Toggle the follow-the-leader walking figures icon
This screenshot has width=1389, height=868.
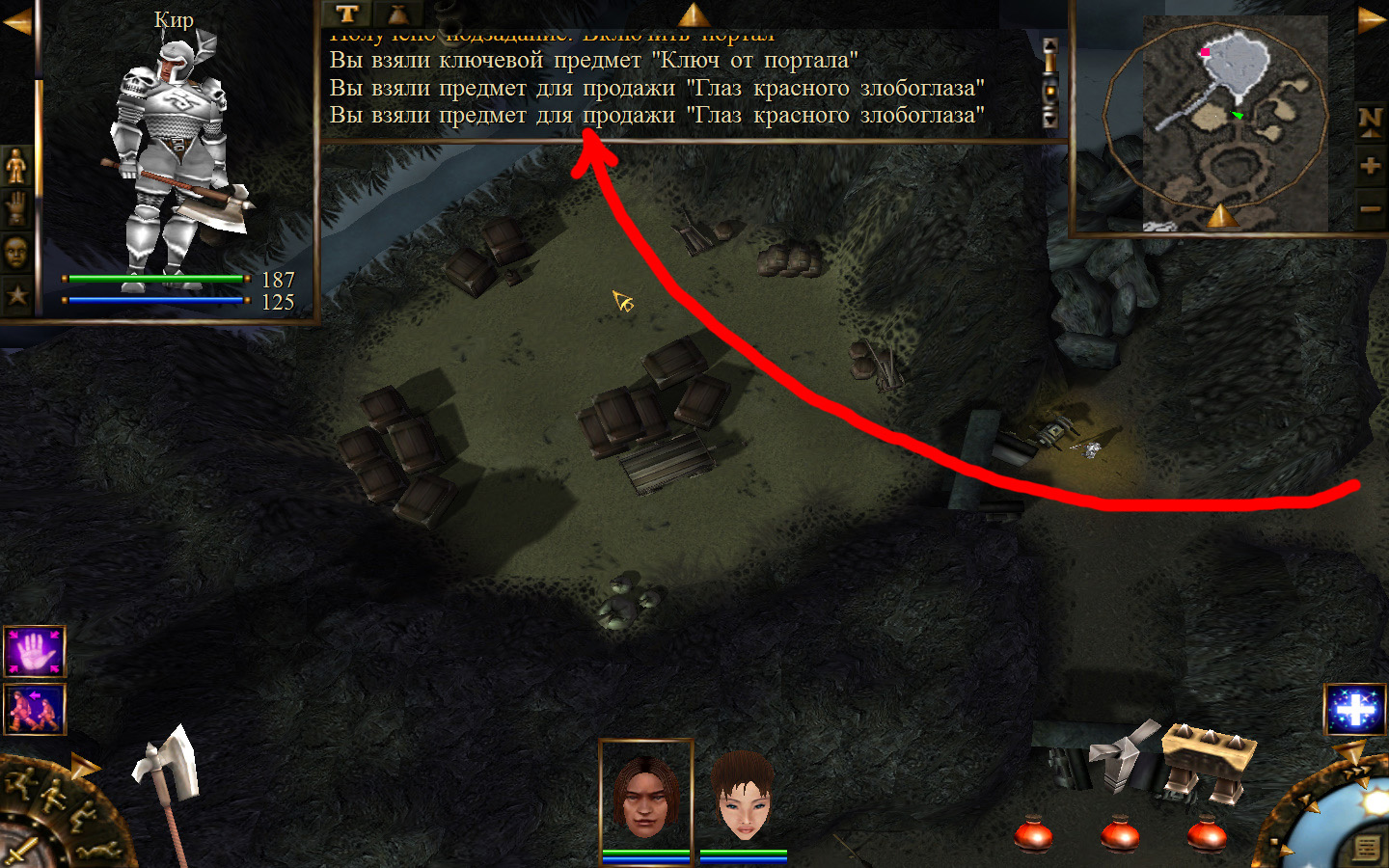point(35,709)
